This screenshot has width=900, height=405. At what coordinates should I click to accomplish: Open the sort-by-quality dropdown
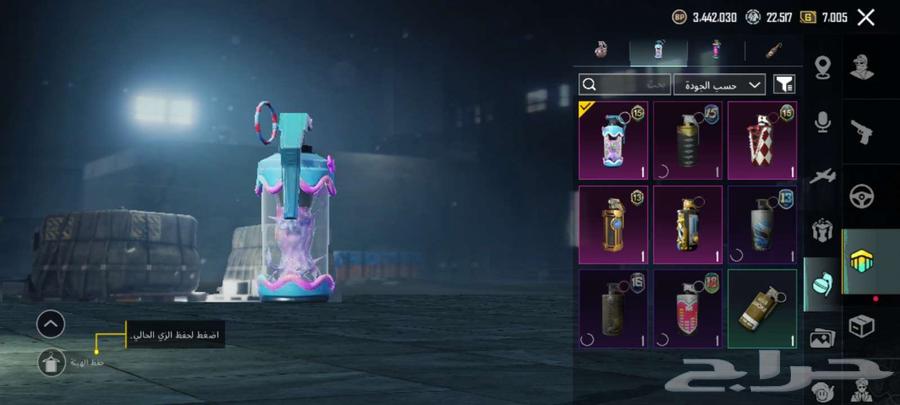pos(719,85)
